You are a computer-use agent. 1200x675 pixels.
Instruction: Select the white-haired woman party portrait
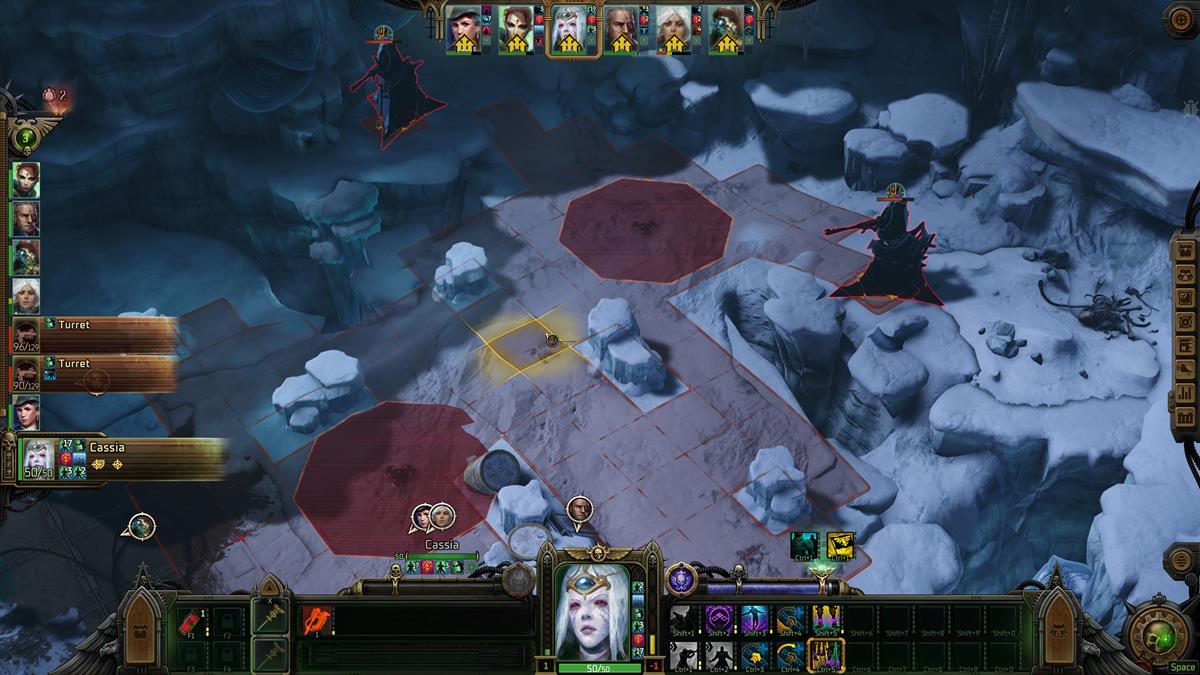673,30
